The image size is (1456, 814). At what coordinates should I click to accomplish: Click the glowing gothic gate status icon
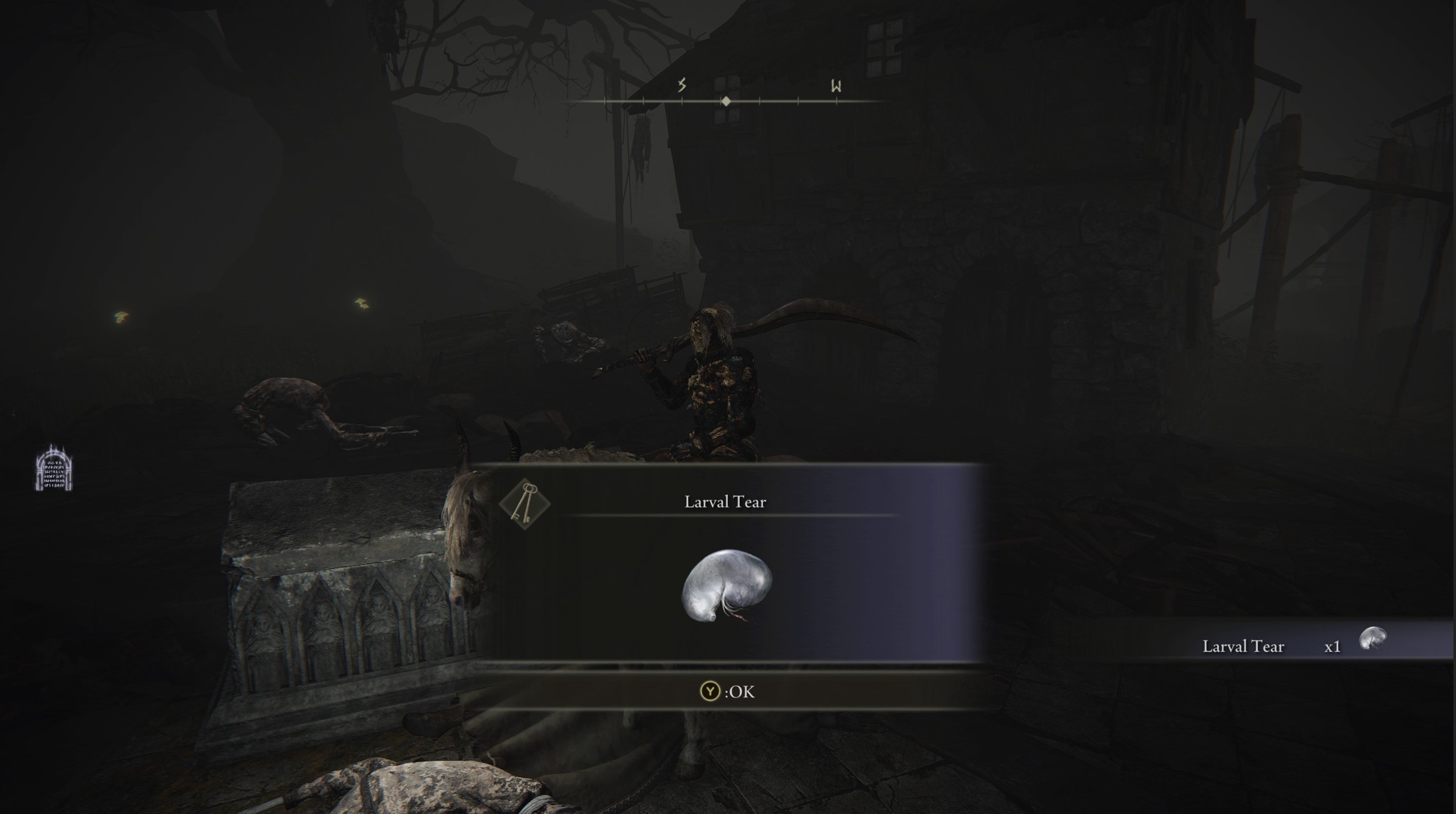point(53,469)
